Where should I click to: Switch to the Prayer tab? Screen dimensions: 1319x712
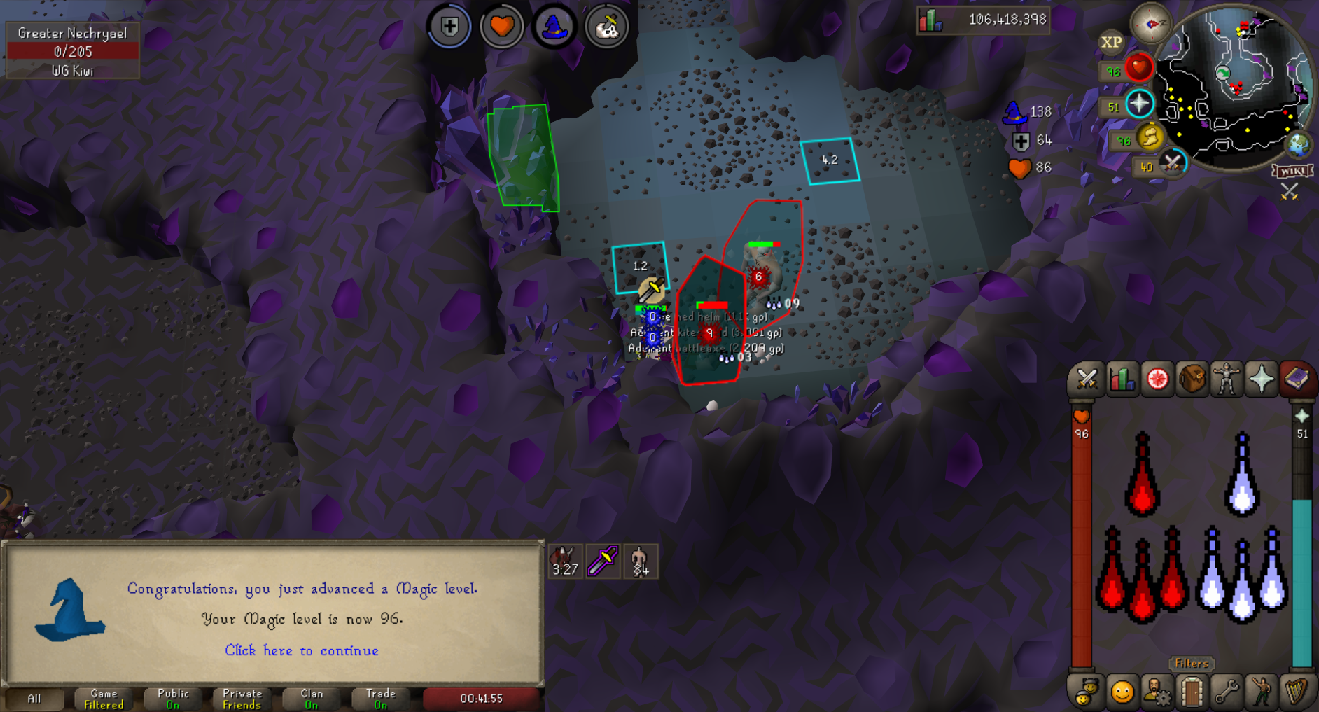coord(1262,379)
